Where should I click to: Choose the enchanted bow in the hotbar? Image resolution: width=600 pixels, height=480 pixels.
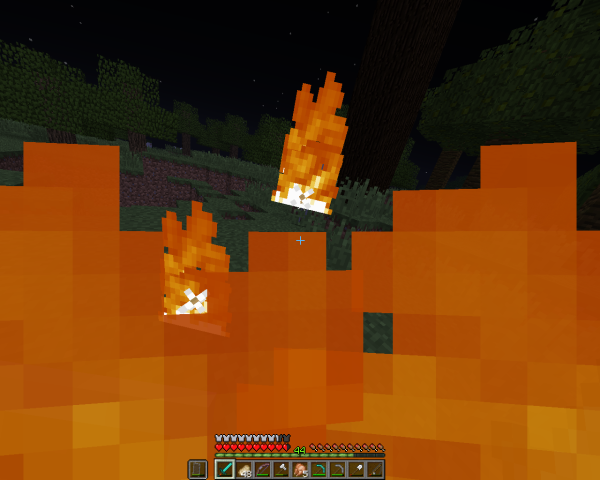(x=262, y=469)
